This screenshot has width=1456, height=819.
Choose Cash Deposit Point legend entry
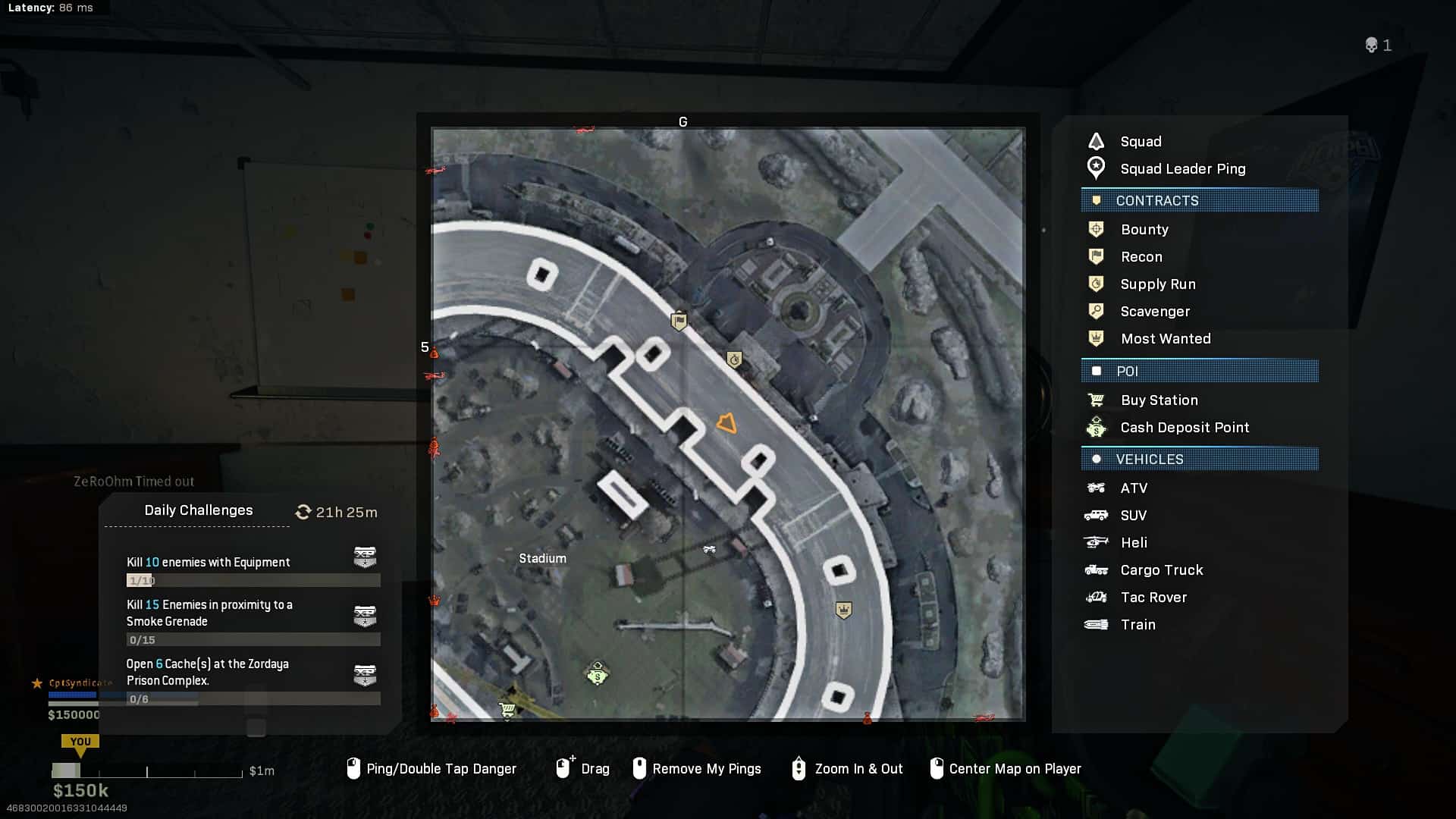[x=1184, y=428]
